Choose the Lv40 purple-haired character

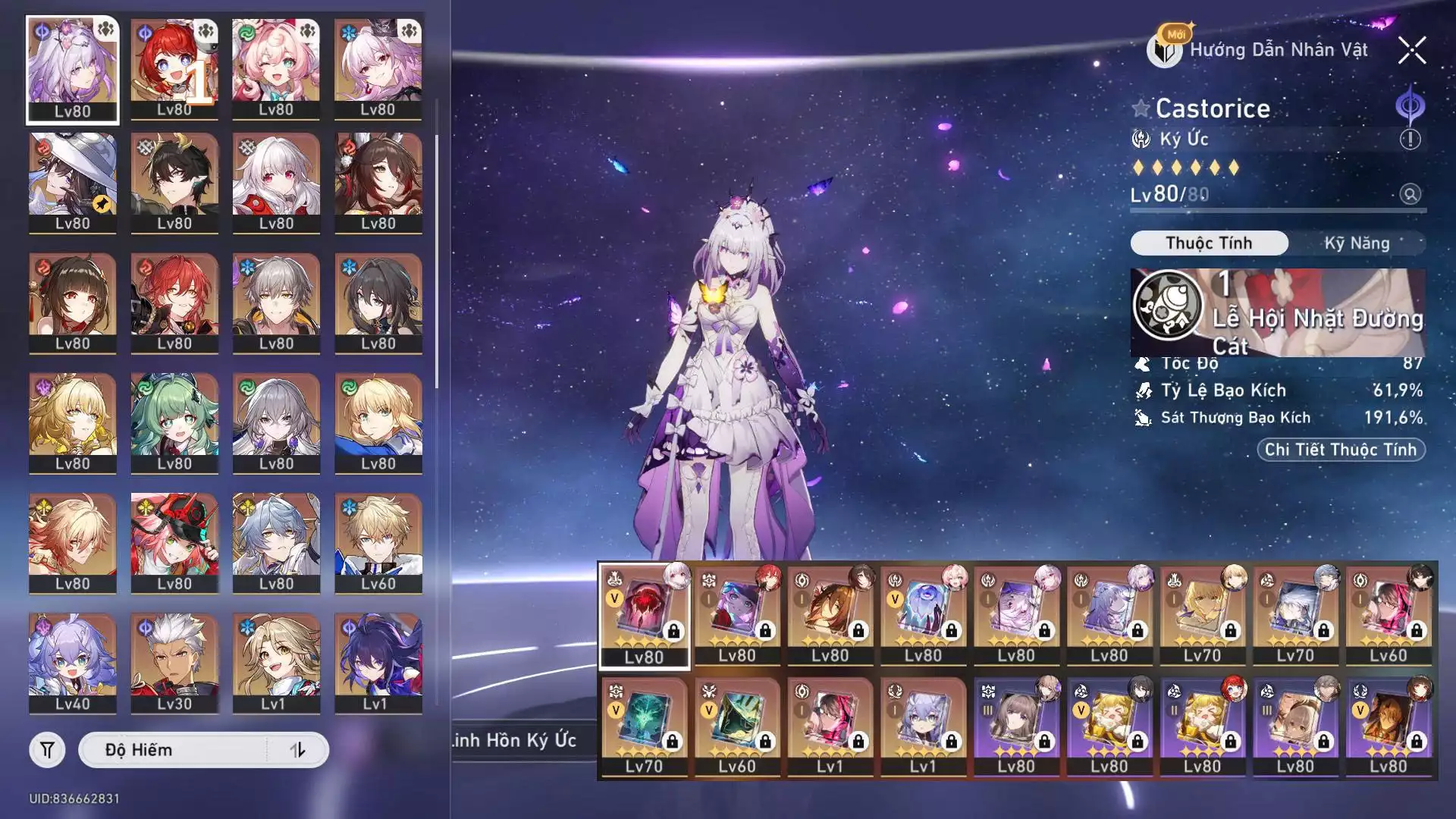(x=73, y=663)
